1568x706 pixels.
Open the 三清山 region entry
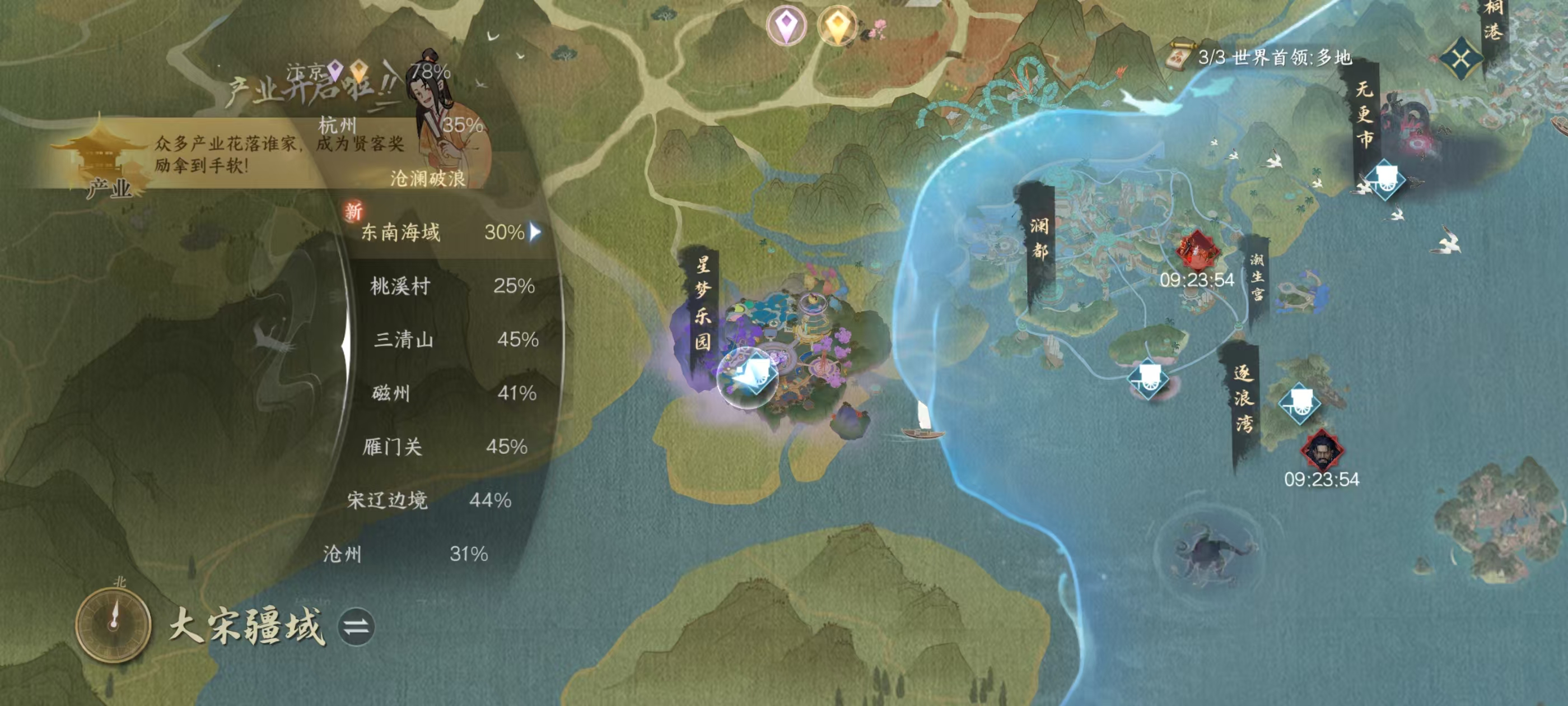404,340
